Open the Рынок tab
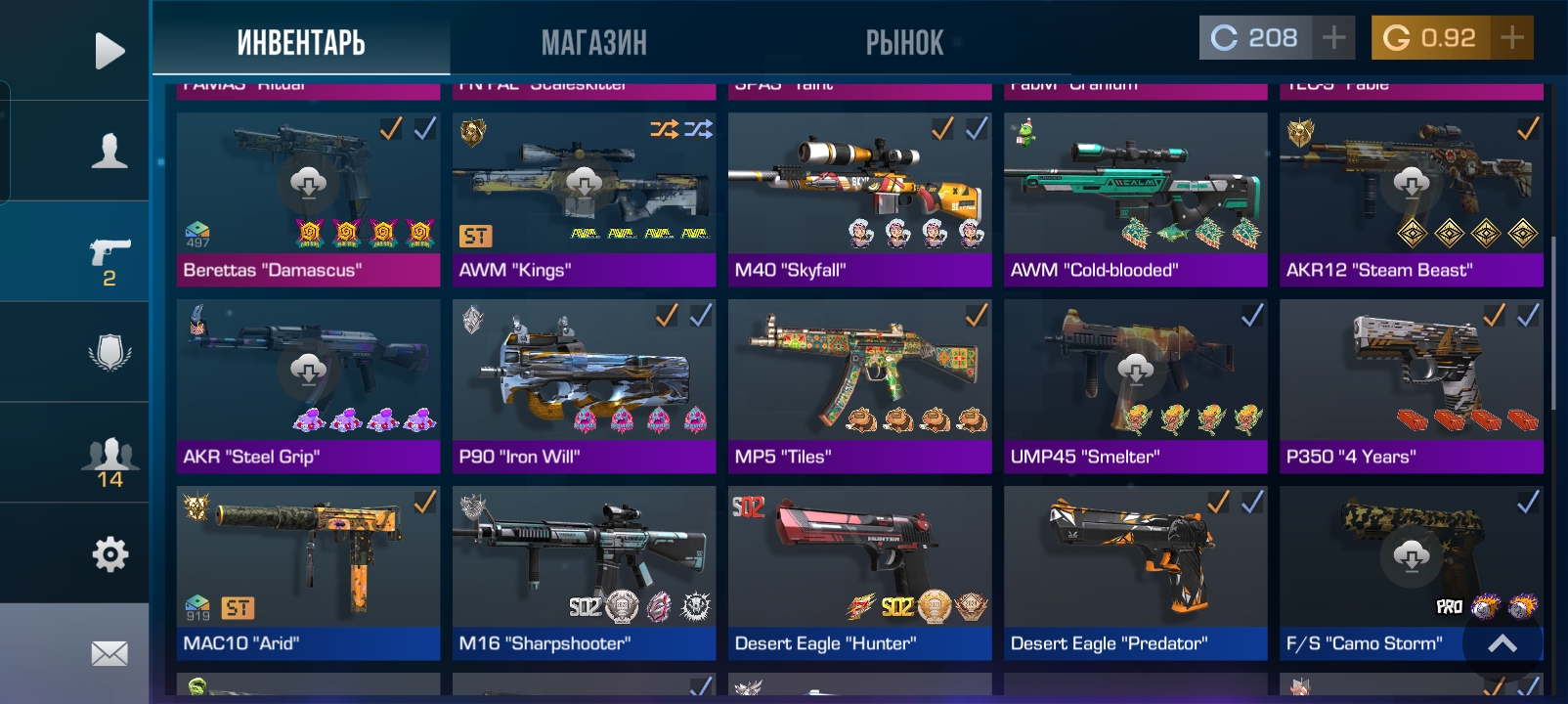 point(904,42)
